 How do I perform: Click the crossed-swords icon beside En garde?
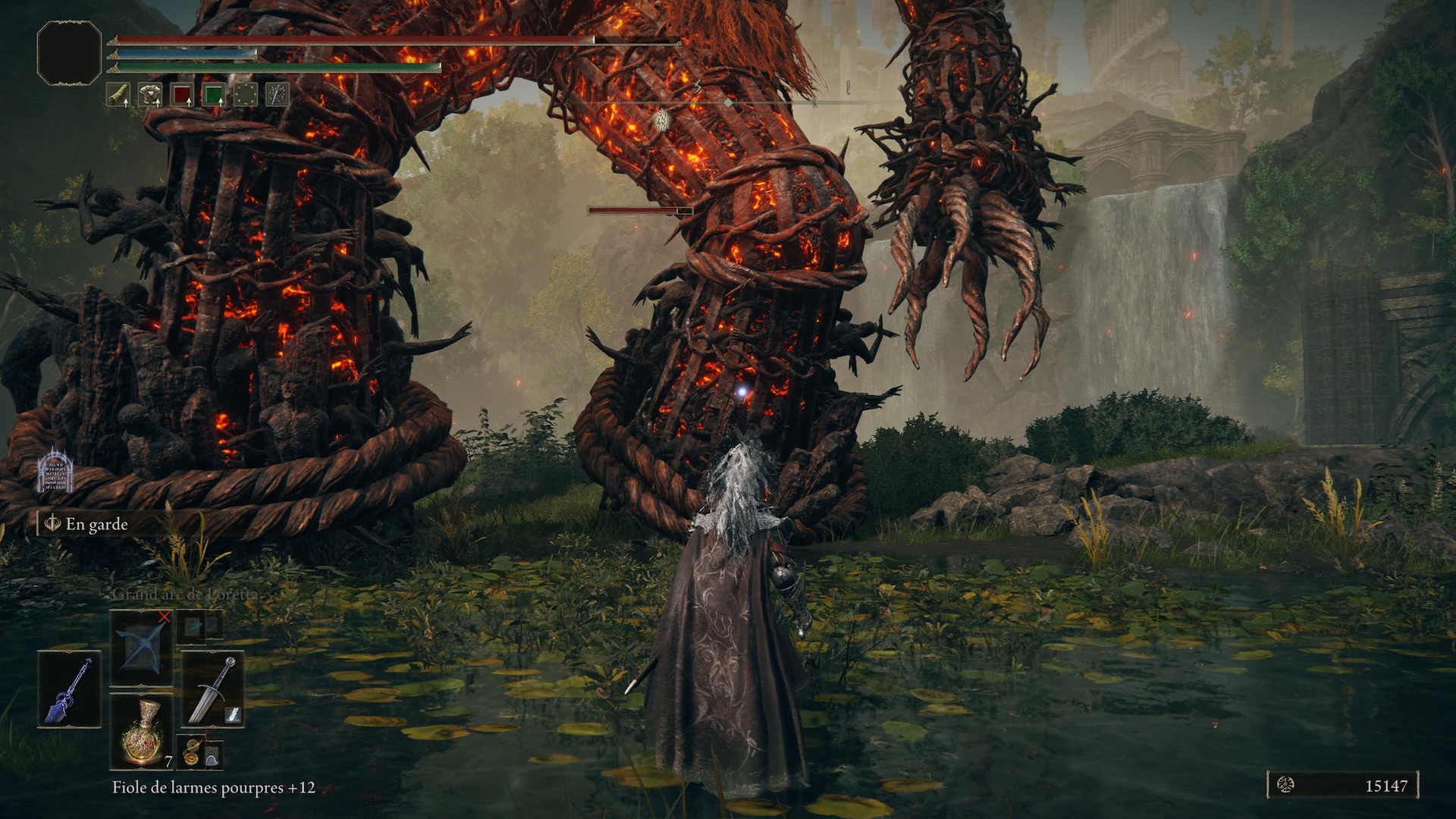[x=52, y=523]
